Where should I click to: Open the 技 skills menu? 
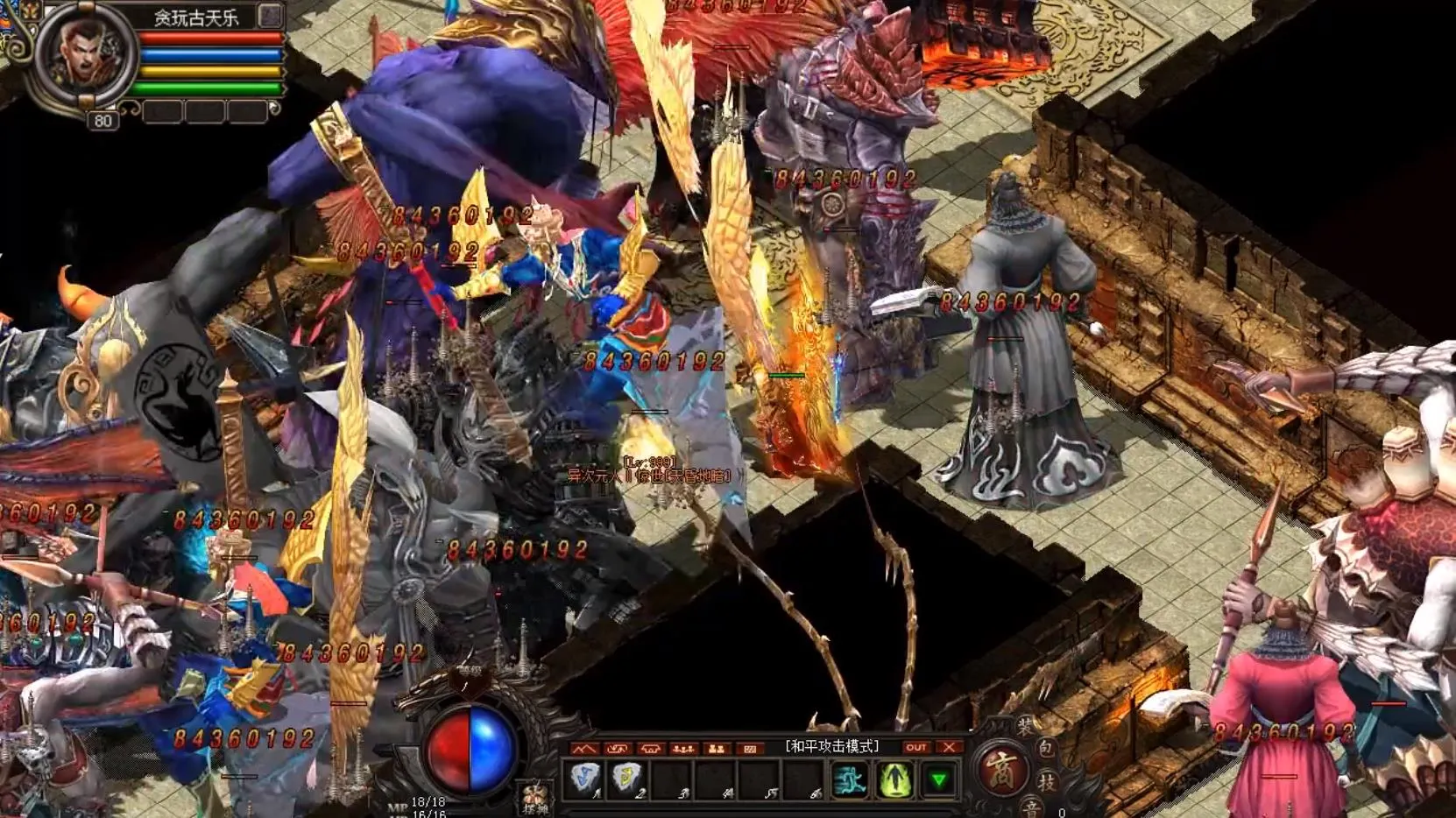[x=1047, y=781]
